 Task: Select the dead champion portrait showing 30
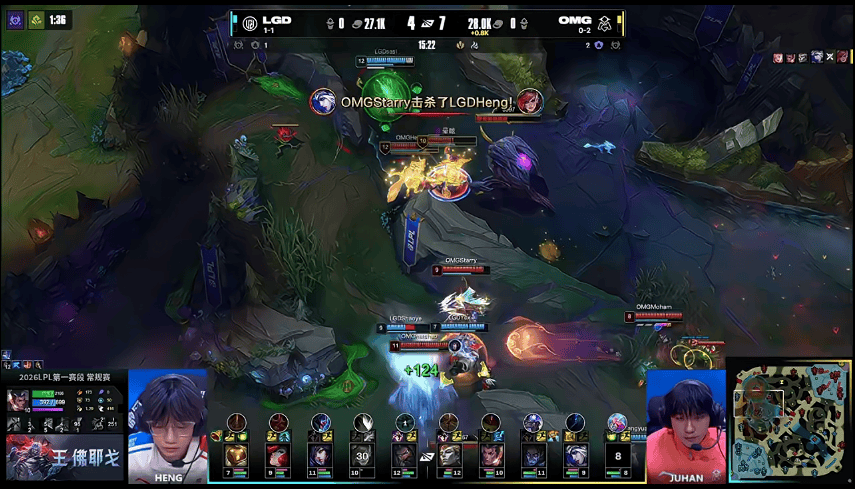pyautogui.click(x=361, y=457)
